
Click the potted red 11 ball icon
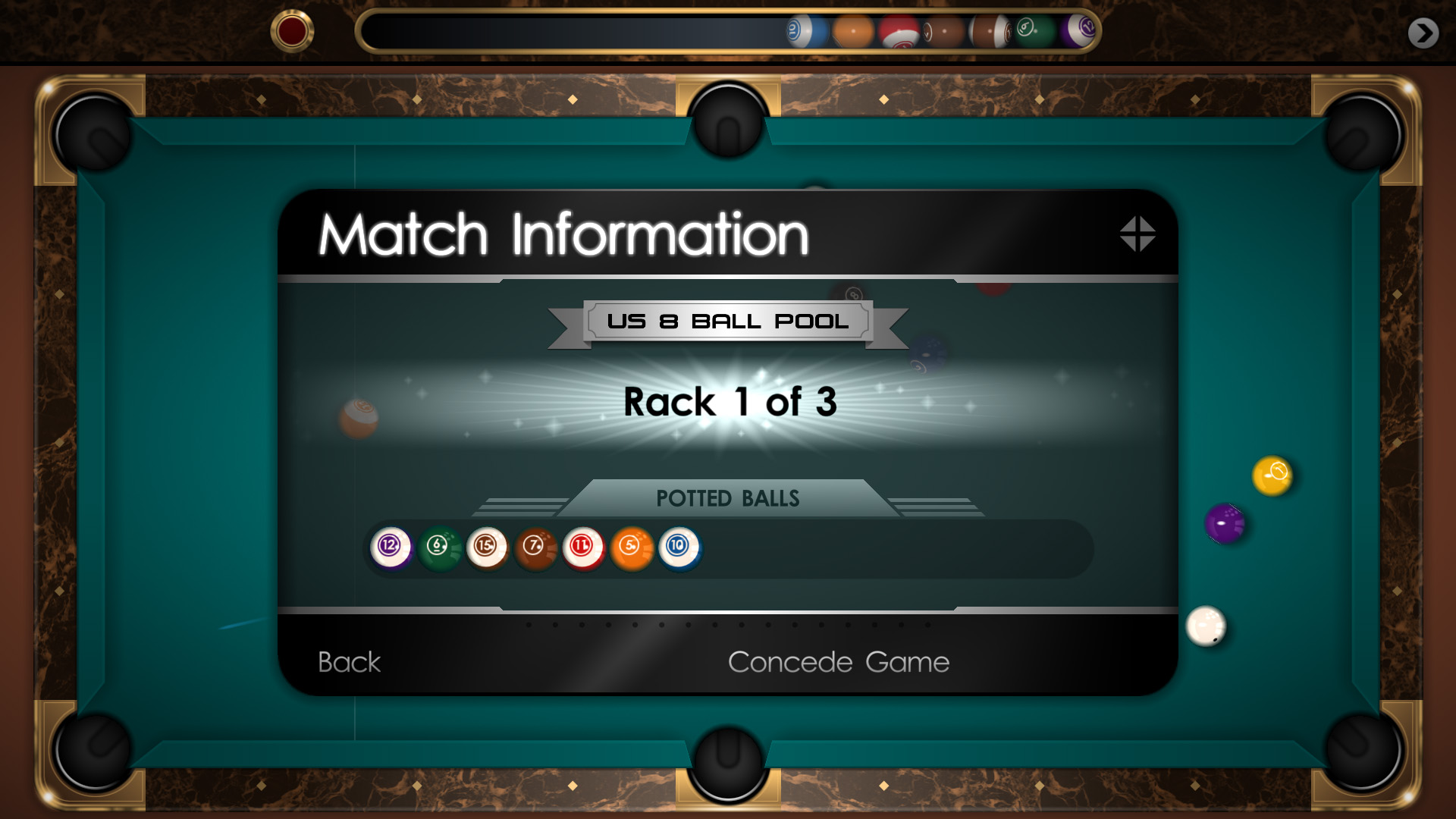[583, 547]
